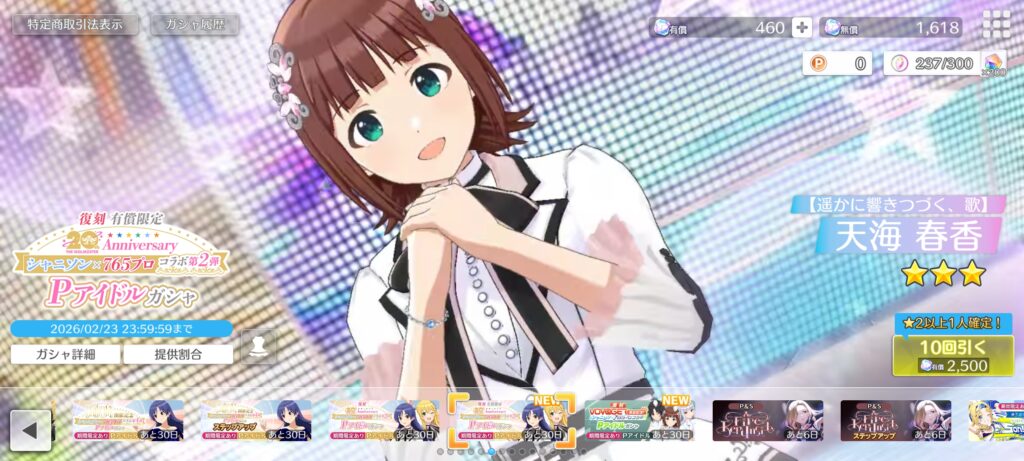The image size is (1024, 461).
Task: Select the VOYAGE P-idol gacha banner
Action: 640,421
